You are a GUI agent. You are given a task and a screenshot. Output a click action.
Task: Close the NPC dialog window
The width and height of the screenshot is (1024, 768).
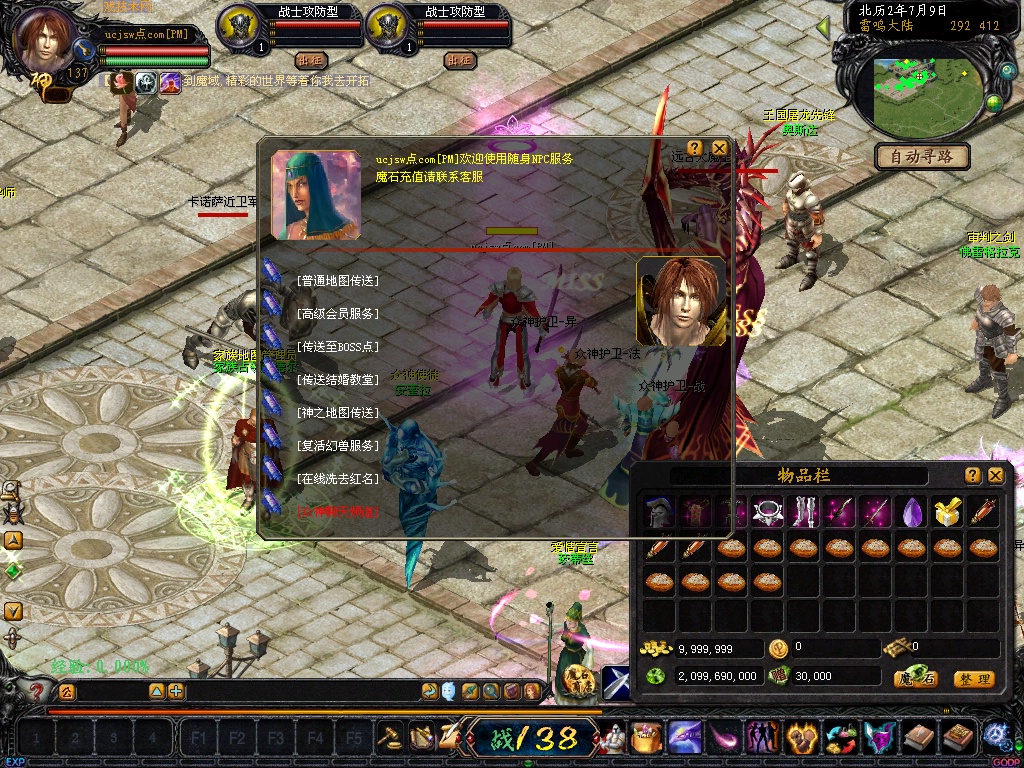[x=719, y=148]
